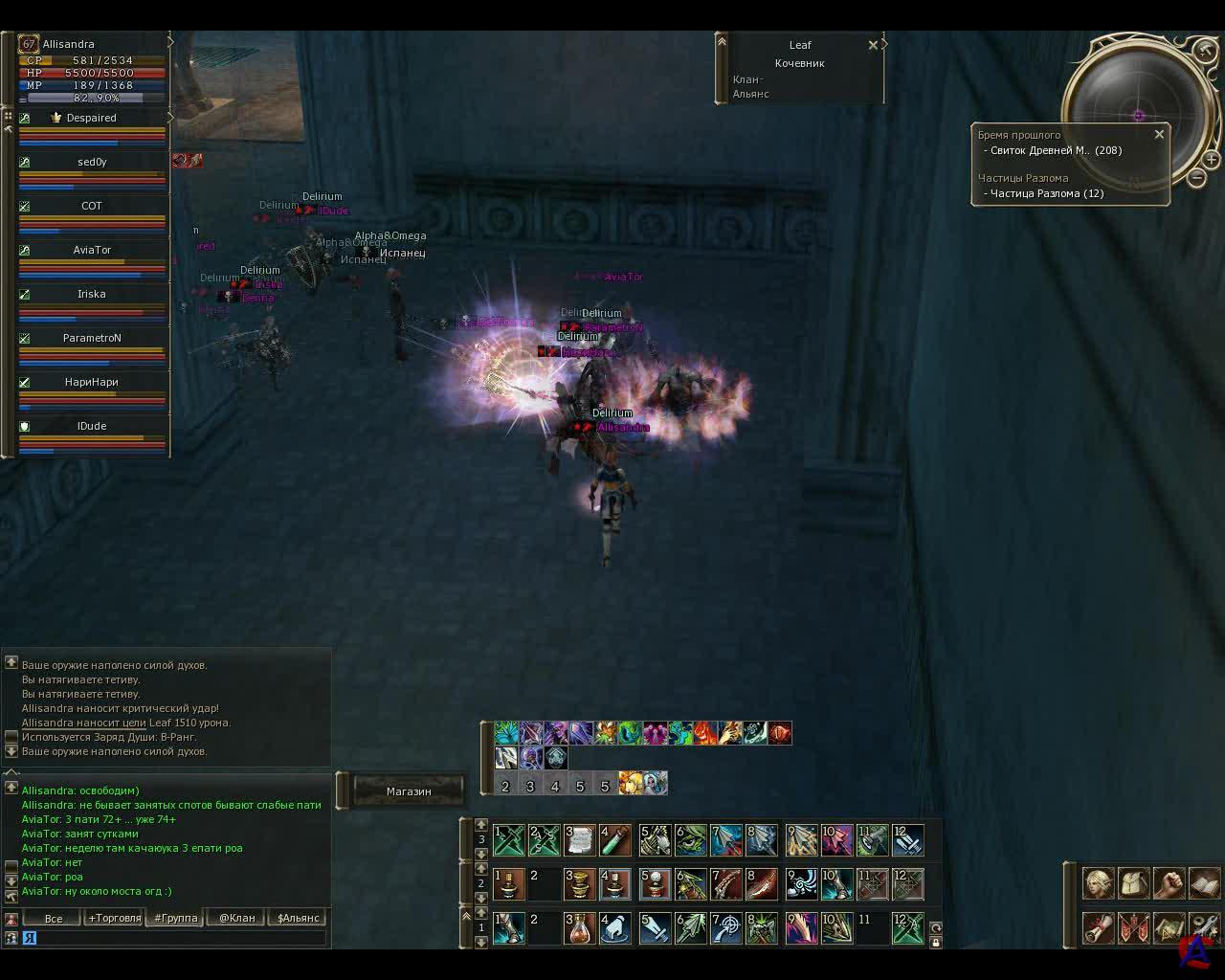Zoom in the minimap with plus button
This screenshot has width=1225, height=980.
tap(1211, 159)
